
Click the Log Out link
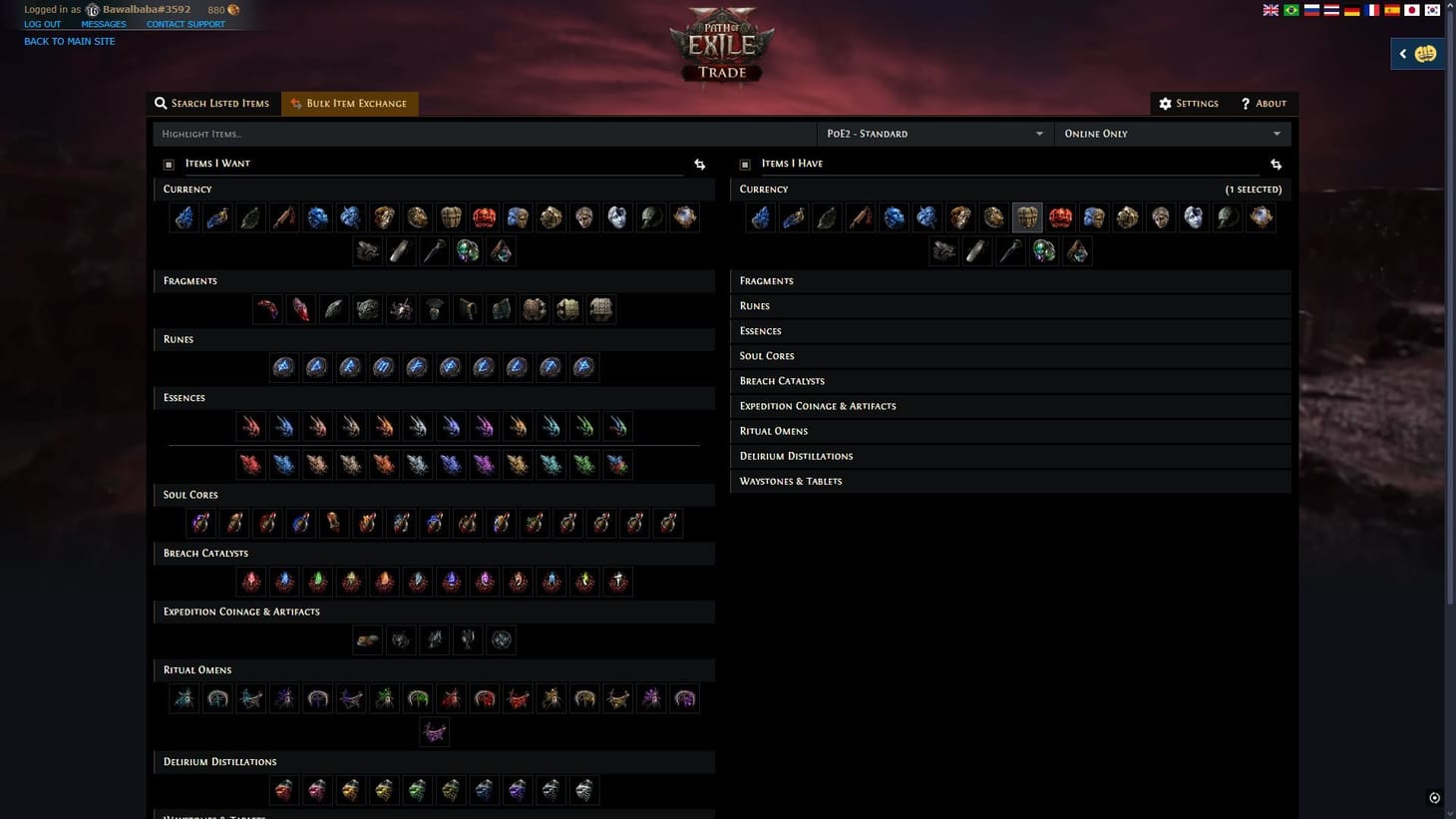(42, 23)
